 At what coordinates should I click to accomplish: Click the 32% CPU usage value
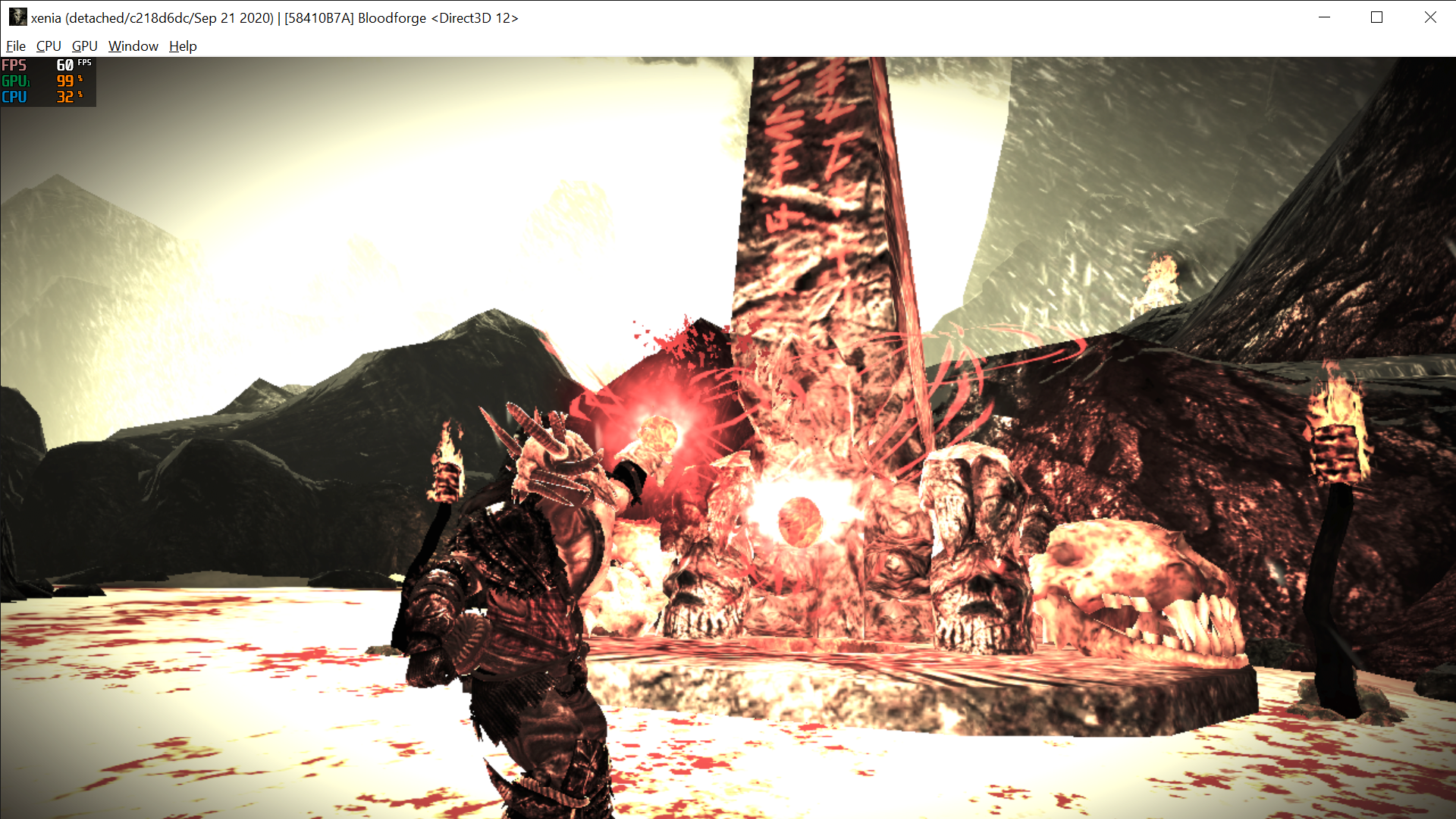(64, 97)
